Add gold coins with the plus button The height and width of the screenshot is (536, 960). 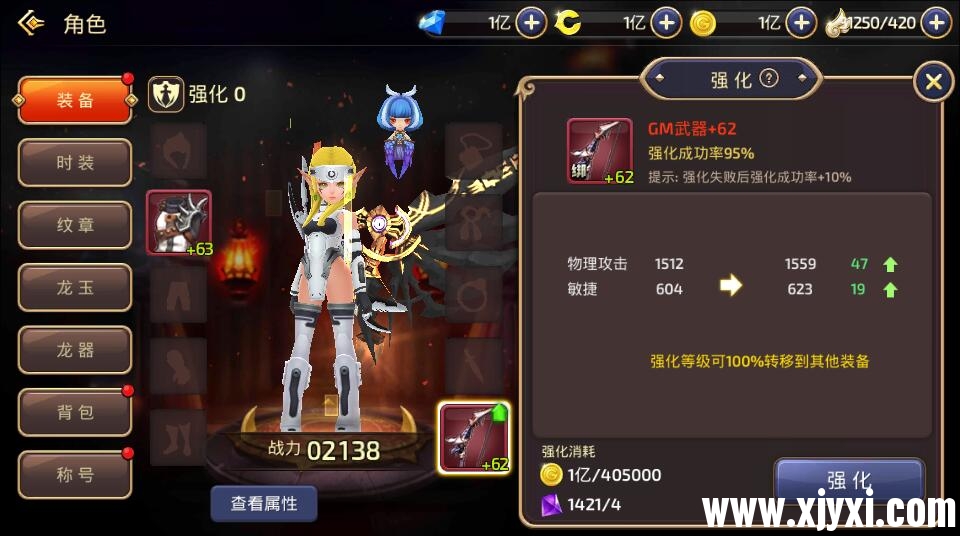[800, 22]
